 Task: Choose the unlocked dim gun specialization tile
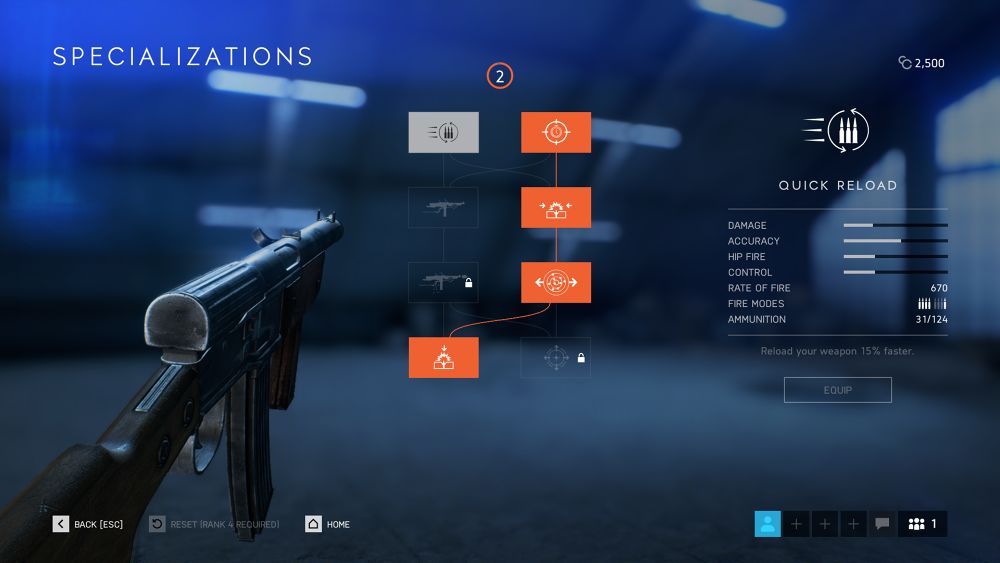(443, 207)
